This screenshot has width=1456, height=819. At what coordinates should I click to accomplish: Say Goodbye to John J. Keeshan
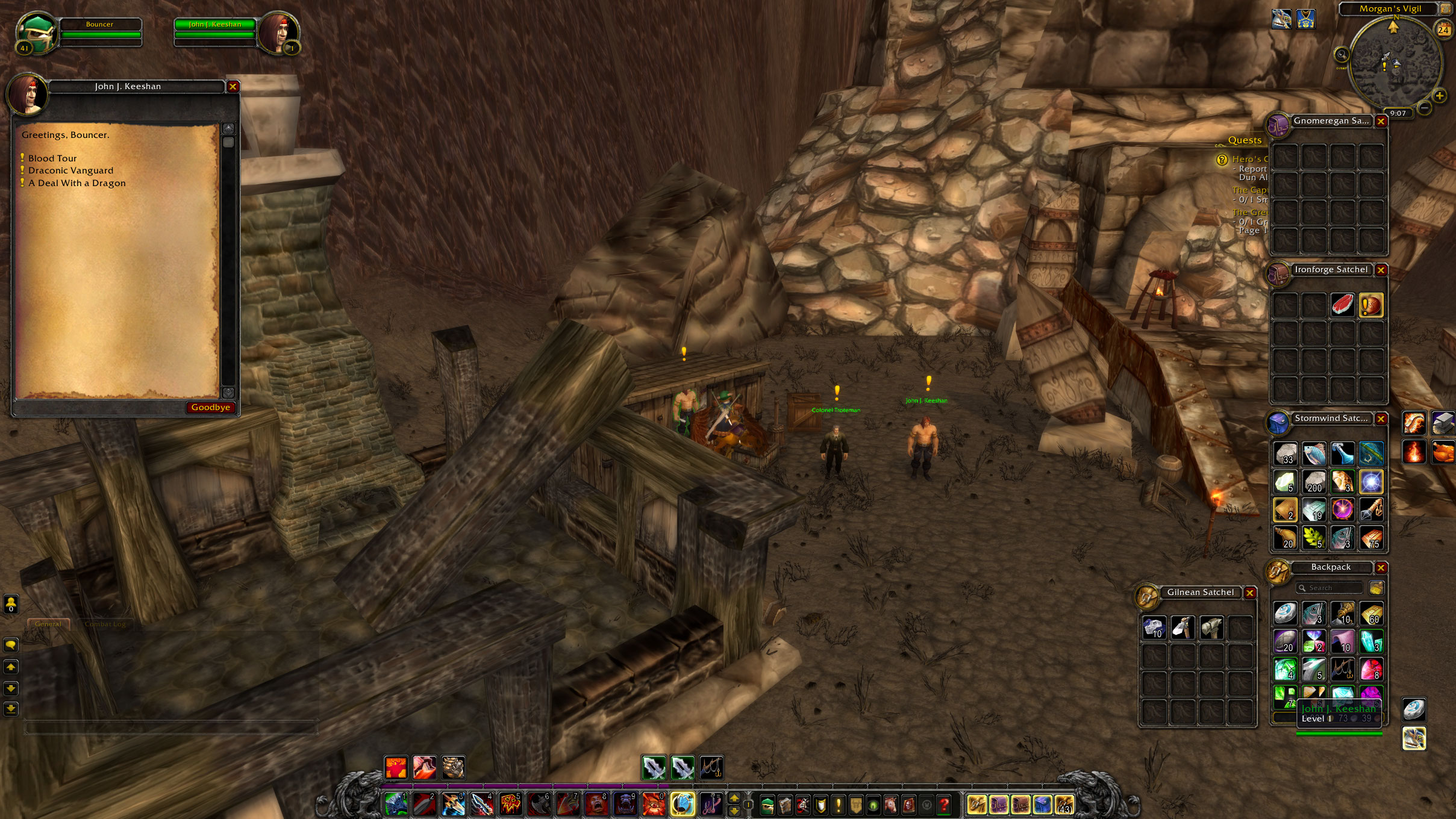click(211, 408)
